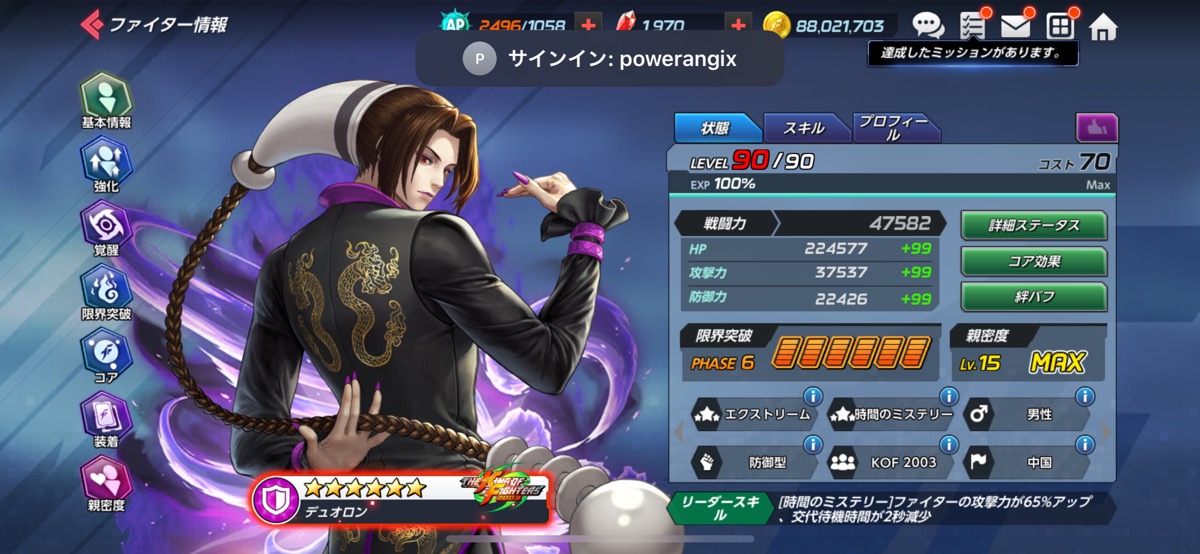Open the コア core menu
The image size is (1200, 554).
[105, 353]
